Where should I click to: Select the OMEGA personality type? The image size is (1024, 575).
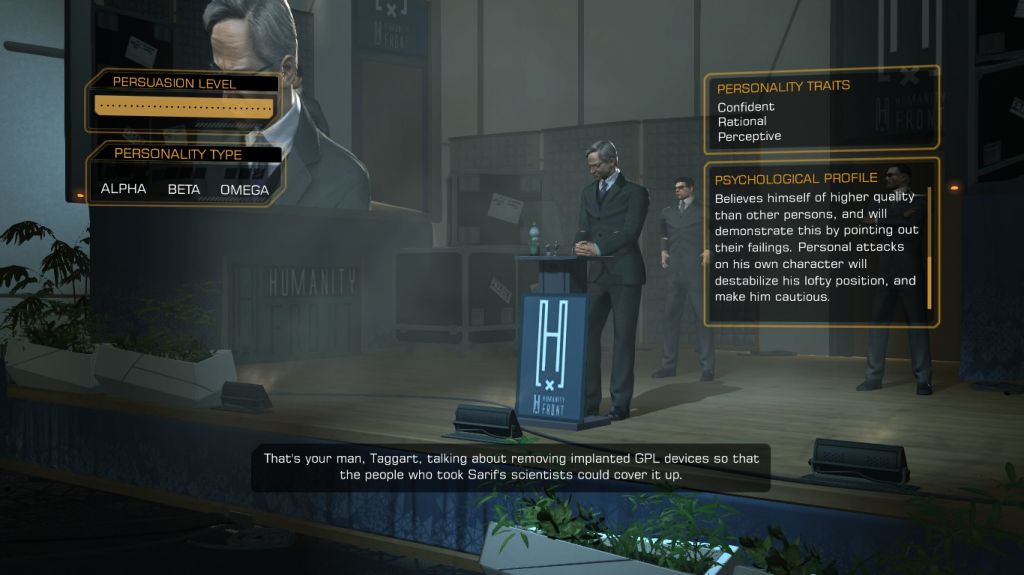tap(244, 189)
